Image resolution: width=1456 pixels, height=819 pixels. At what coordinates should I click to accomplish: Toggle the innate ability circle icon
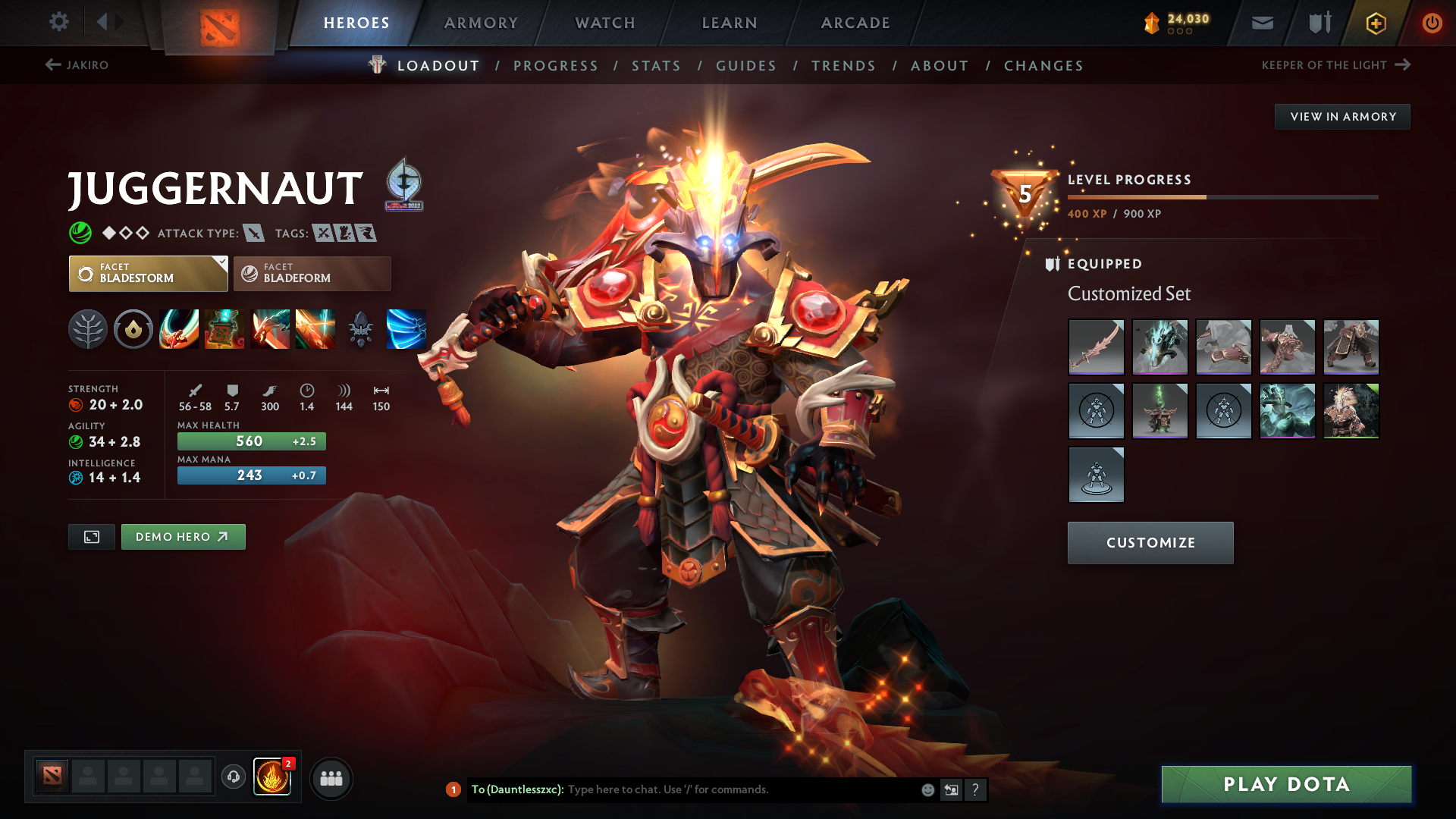click(133, 329)
